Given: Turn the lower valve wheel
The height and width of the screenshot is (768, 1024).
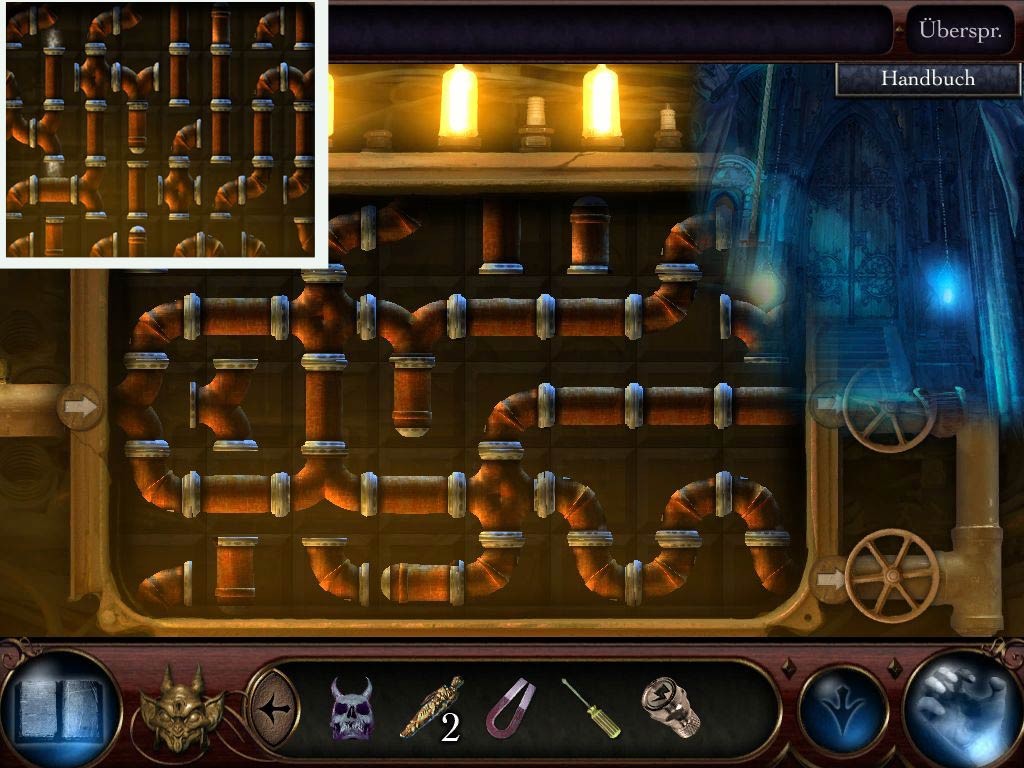Looking at the screenshot, I should 890,575.
